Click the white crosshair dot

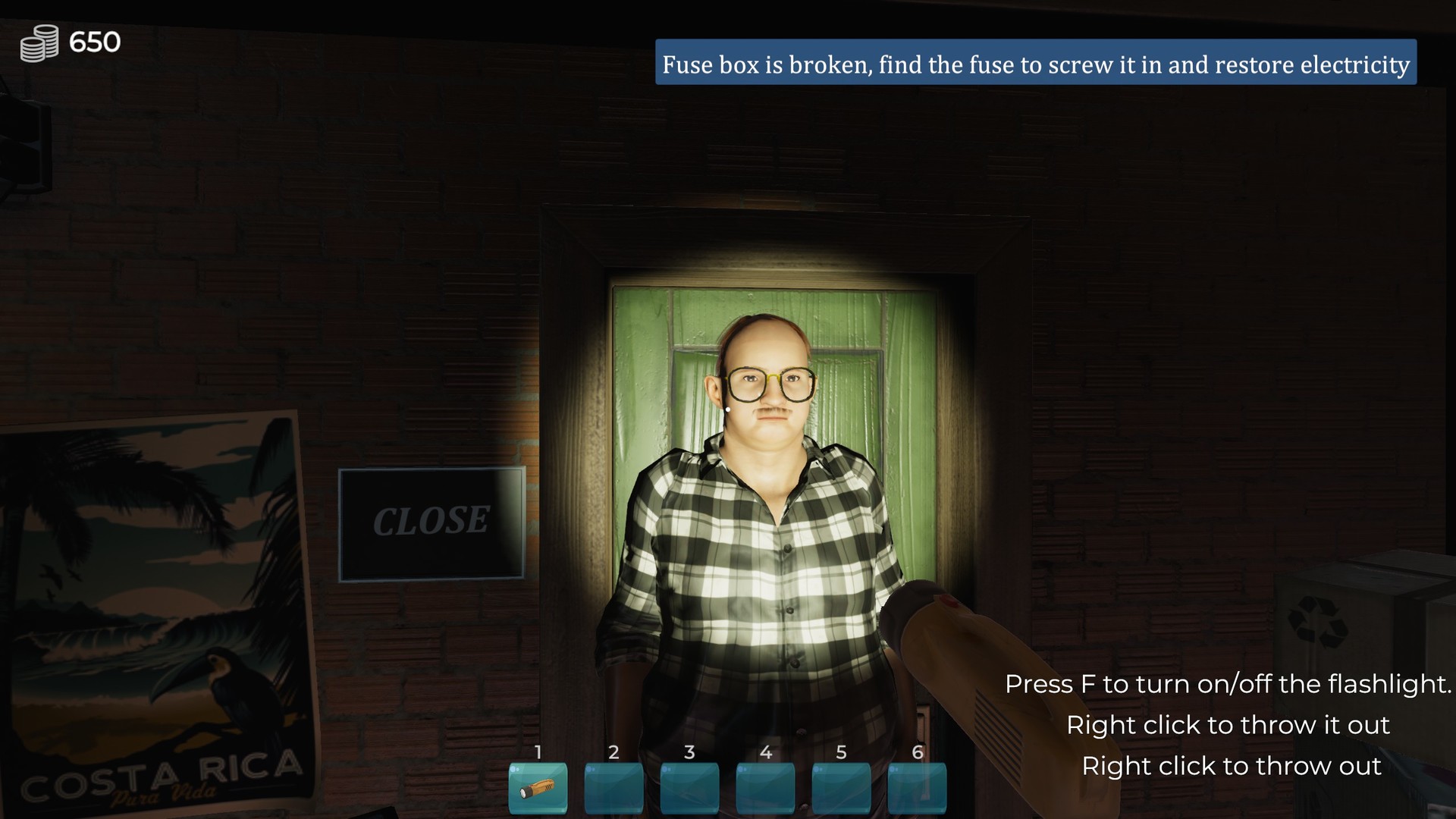click(x=726, y=408)
